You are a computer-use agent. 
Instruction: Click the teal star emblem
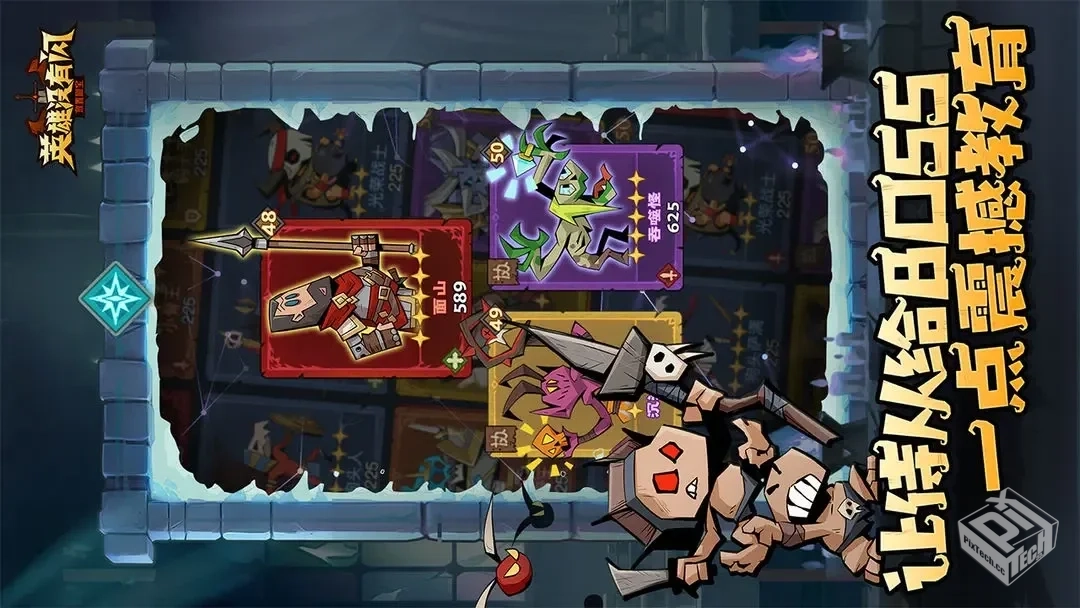coord(116,298)
